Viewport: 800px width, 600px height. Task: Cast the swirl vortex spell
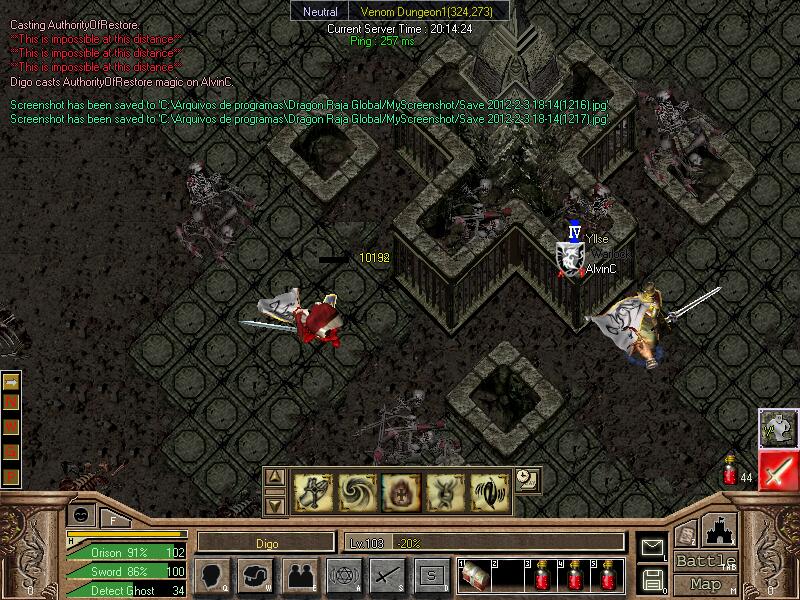pyautogui.click(x=355, y=491)
